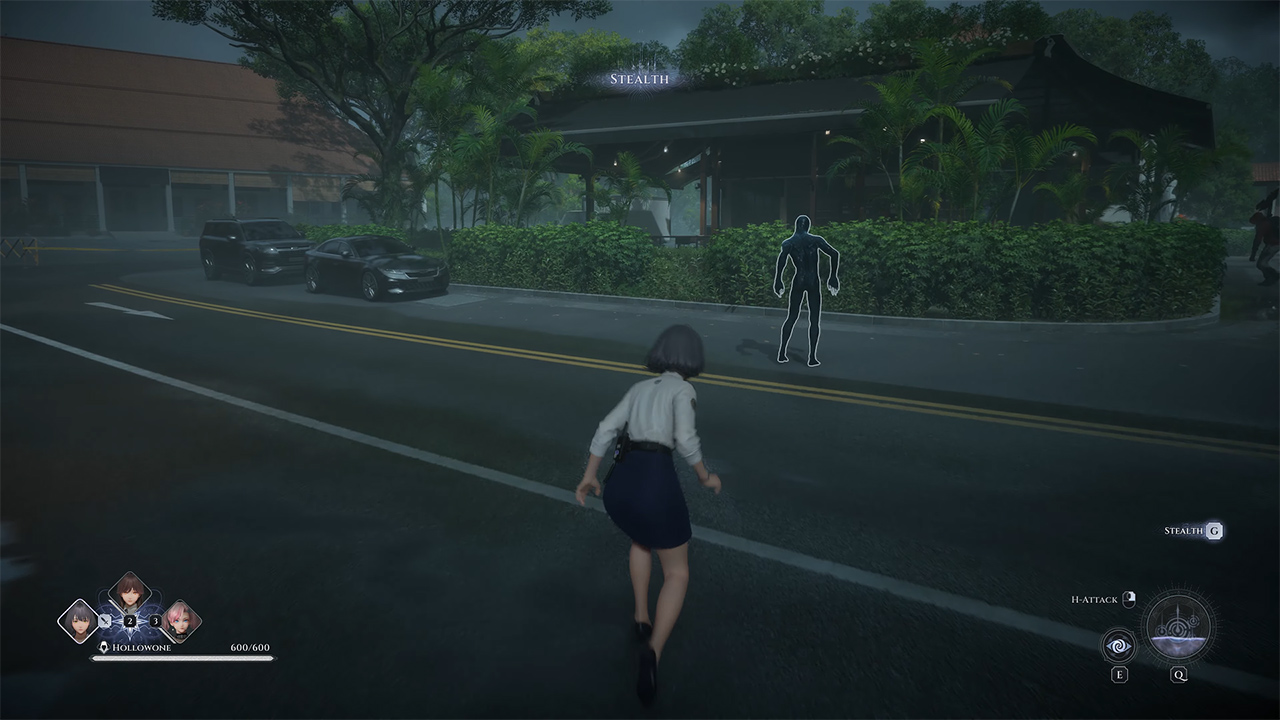Image resolution: width=1280 pixels, height=720 pixels.
Task: Trigger the large circular ultimate skill
Action: (1179, 627)
